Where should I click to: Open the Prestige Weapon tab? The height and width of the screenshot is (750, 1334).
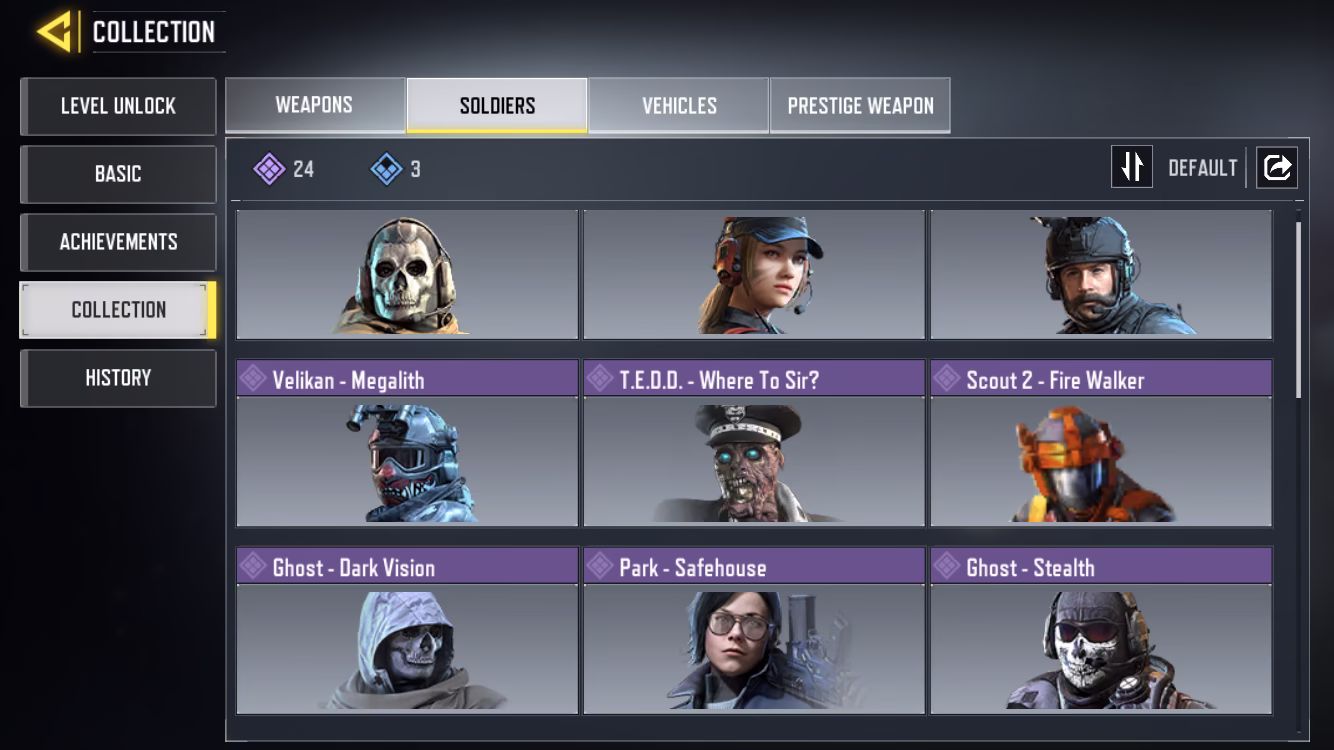coord(860,105)
